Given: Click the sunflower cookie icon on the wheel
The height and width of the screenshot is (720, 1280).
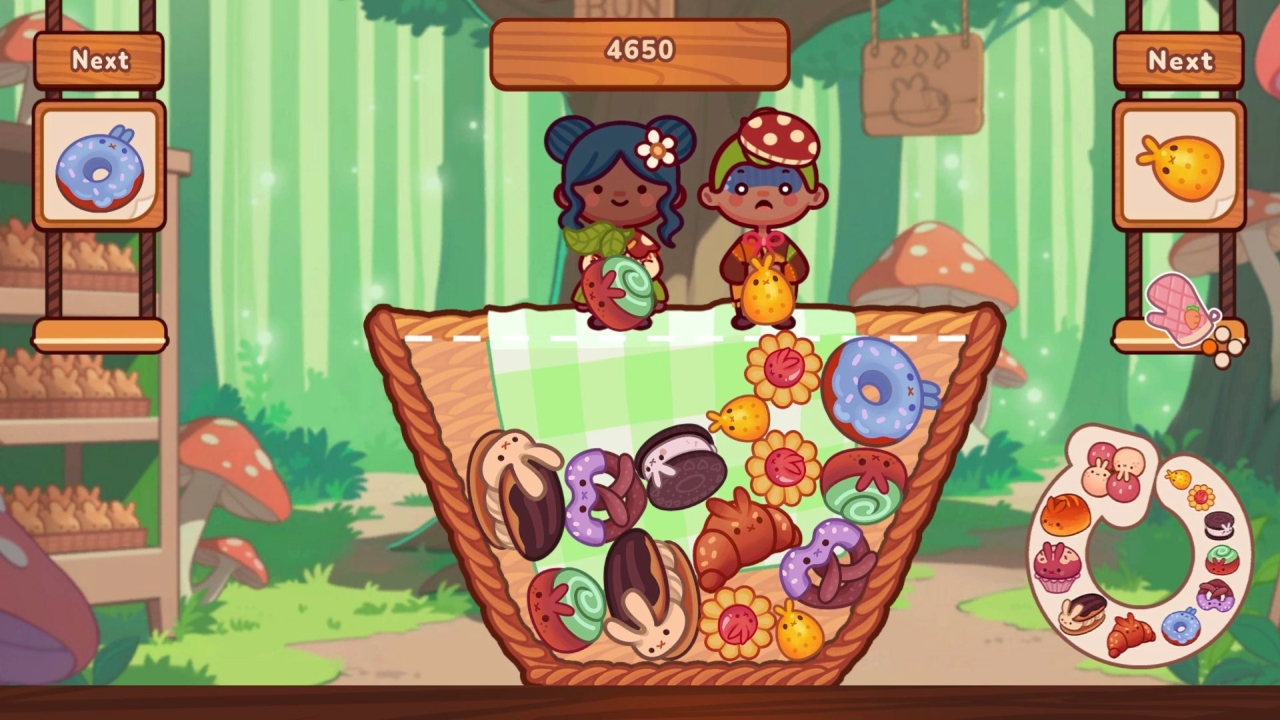Looking at the screenshot, I should pos(1200,498).
